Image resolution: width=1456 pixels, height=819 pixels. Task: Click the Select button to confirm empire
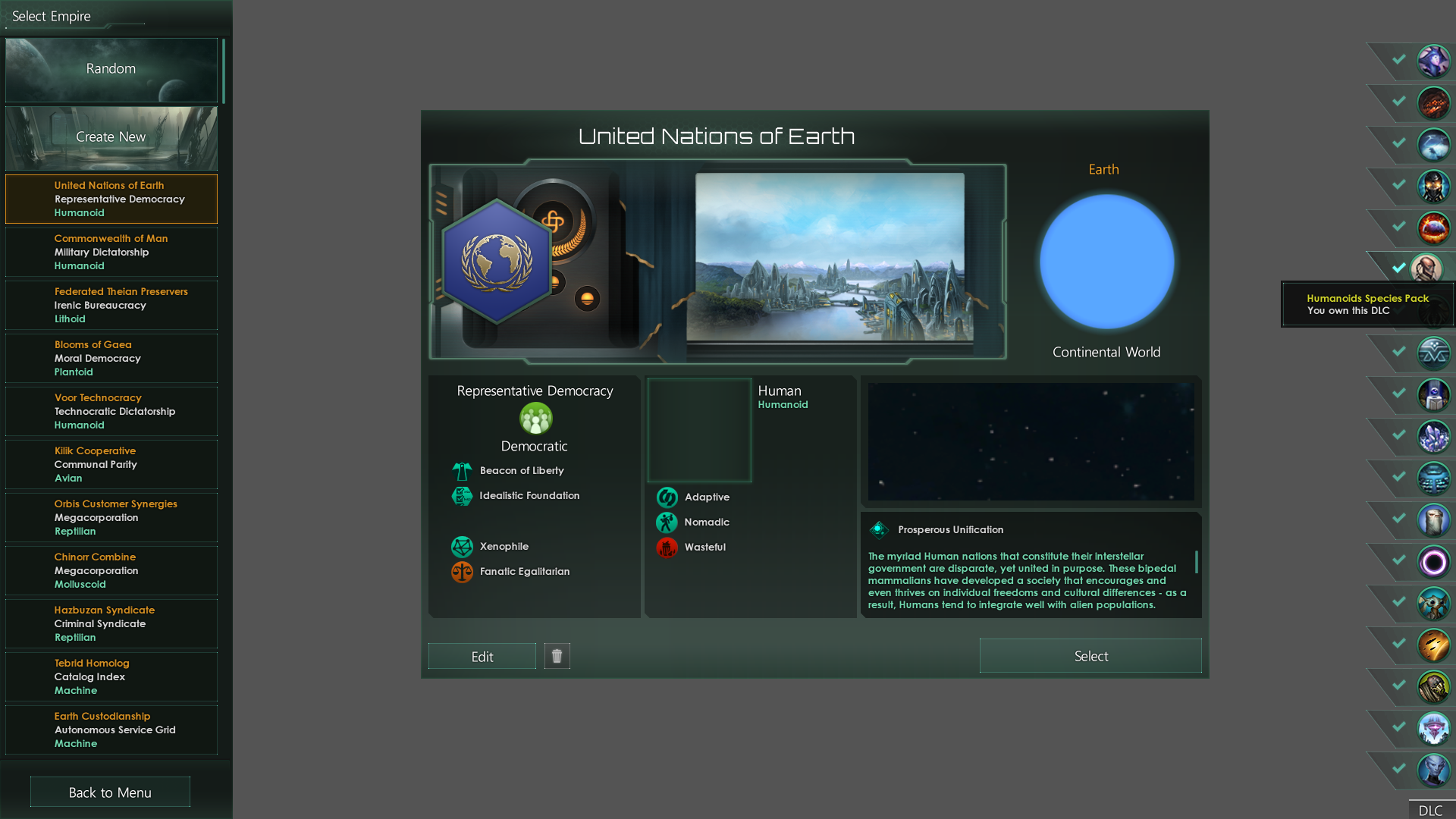point(1090,655)
